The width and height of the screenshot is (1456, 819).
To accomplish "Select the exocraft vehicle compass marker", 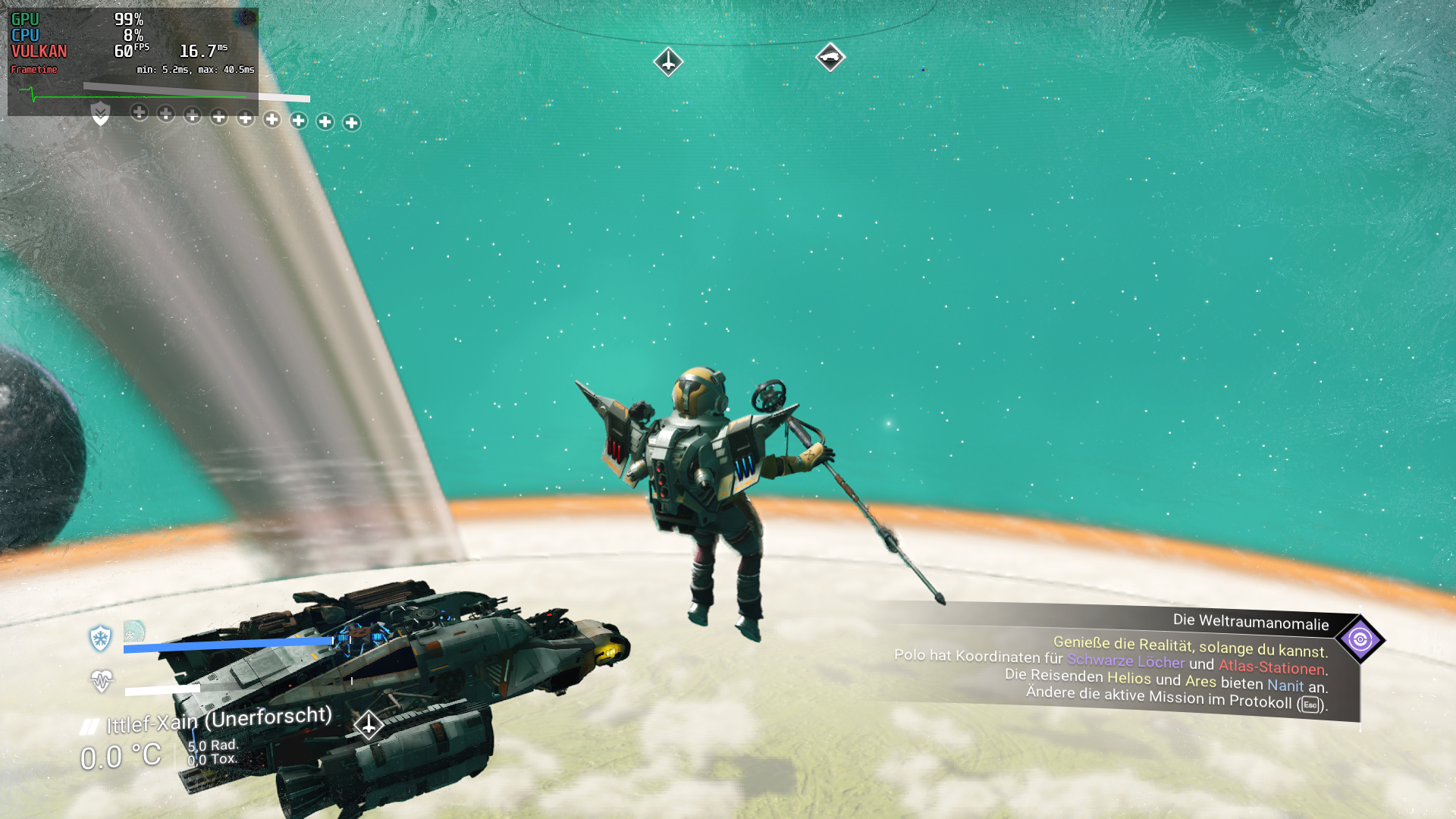I will [830, 57].
